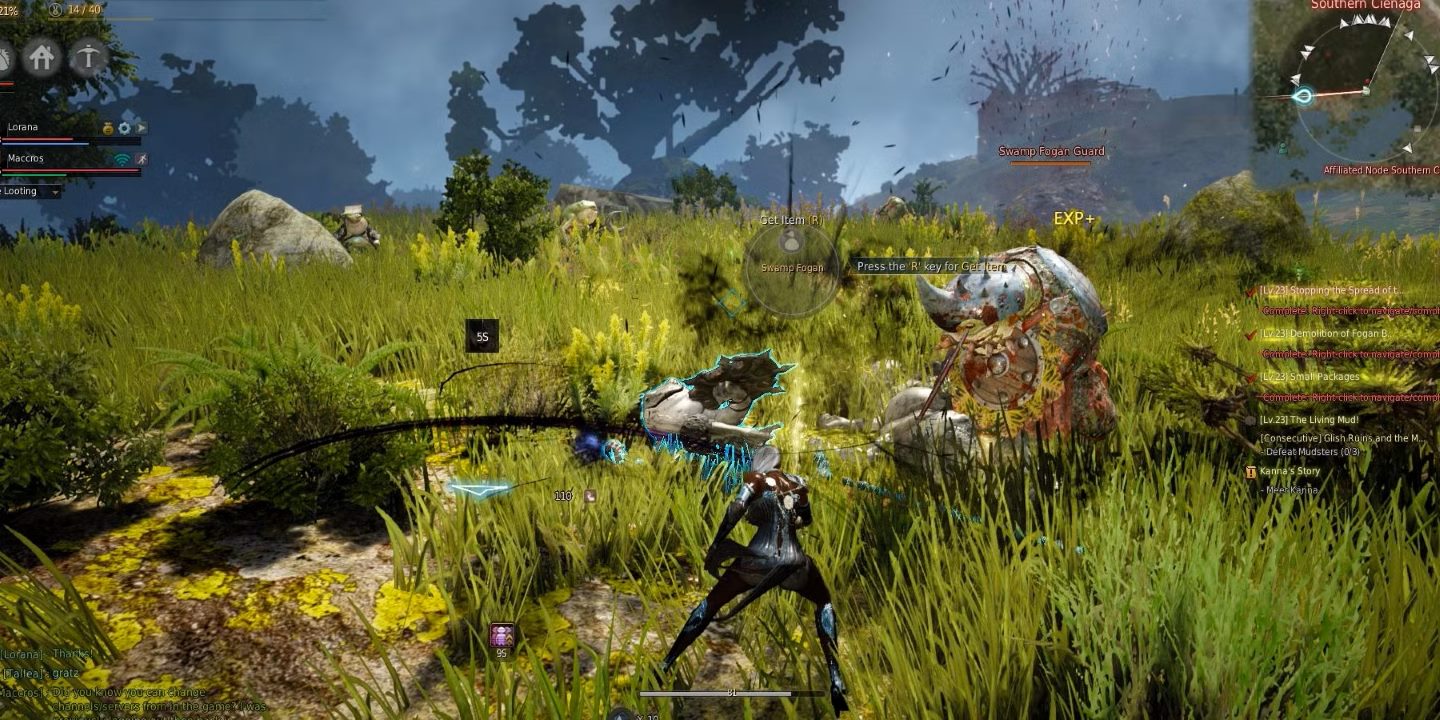This screenshot has width=1440, height=720.
Task: Collapse the Small Packages quest entry
Action: 1251,378
